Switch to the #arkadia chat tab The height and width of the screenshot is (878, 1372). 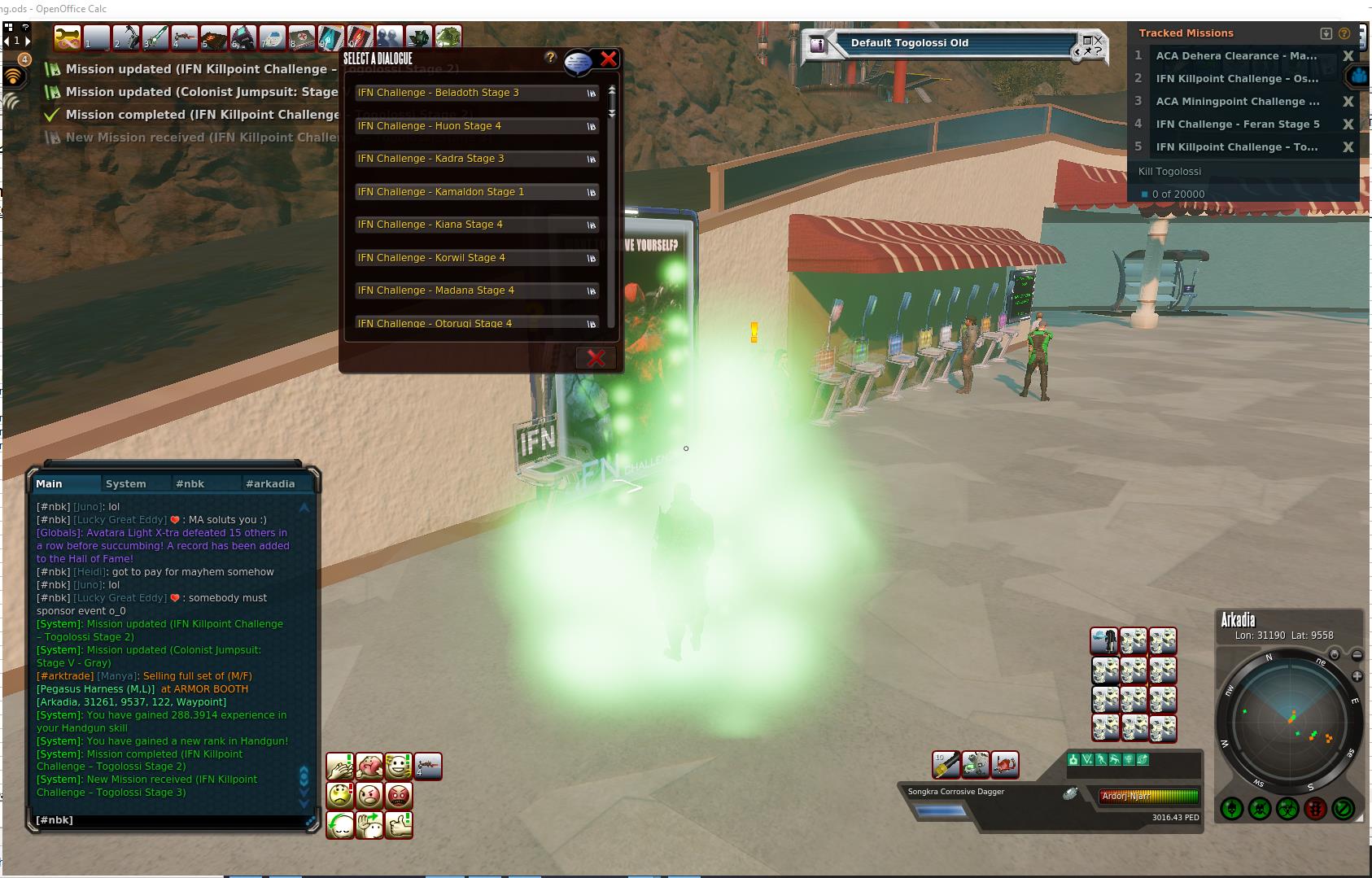[270, 483]
